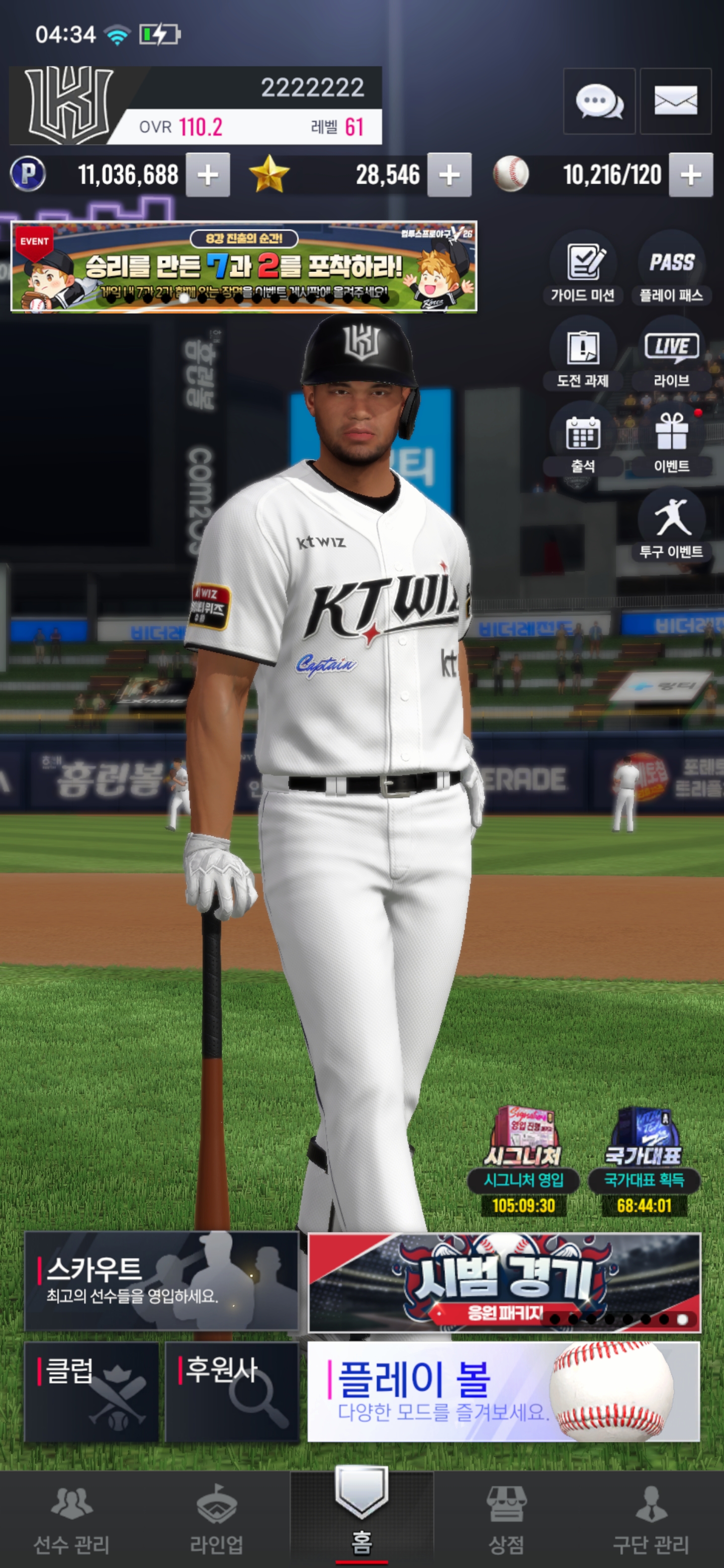The image size is (724, 1568).
Task: Enter the 스카우트 scout menu
Action: 161,1282
